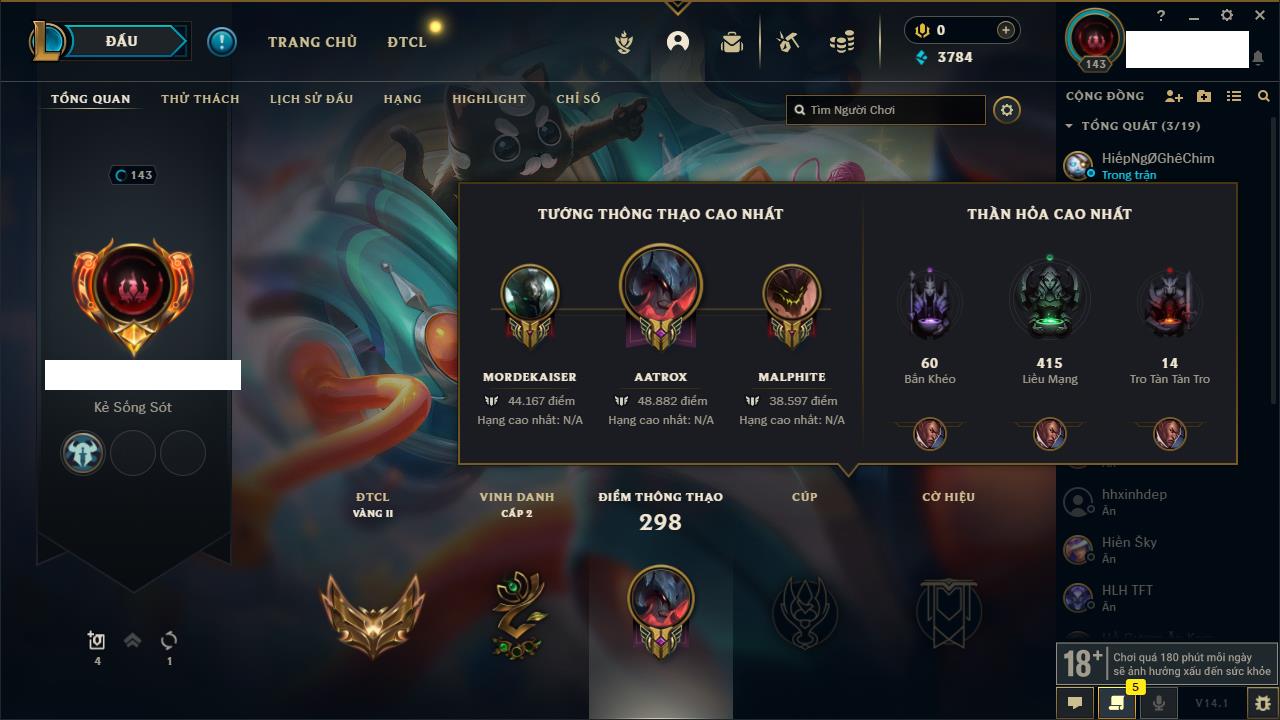The height and width of the screenshot is (720, 1280).
Task: Show the HẠNG tab
Action: [x=402, y=99]
